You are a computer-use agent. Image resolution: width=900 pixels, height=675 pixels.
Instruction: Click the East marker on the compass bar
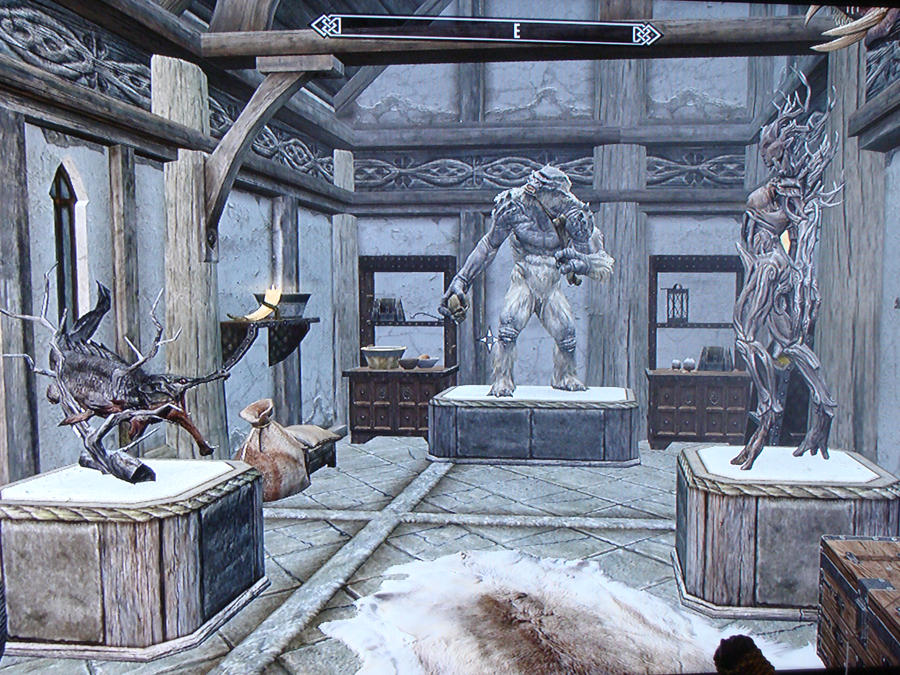[x=517, y=30]
